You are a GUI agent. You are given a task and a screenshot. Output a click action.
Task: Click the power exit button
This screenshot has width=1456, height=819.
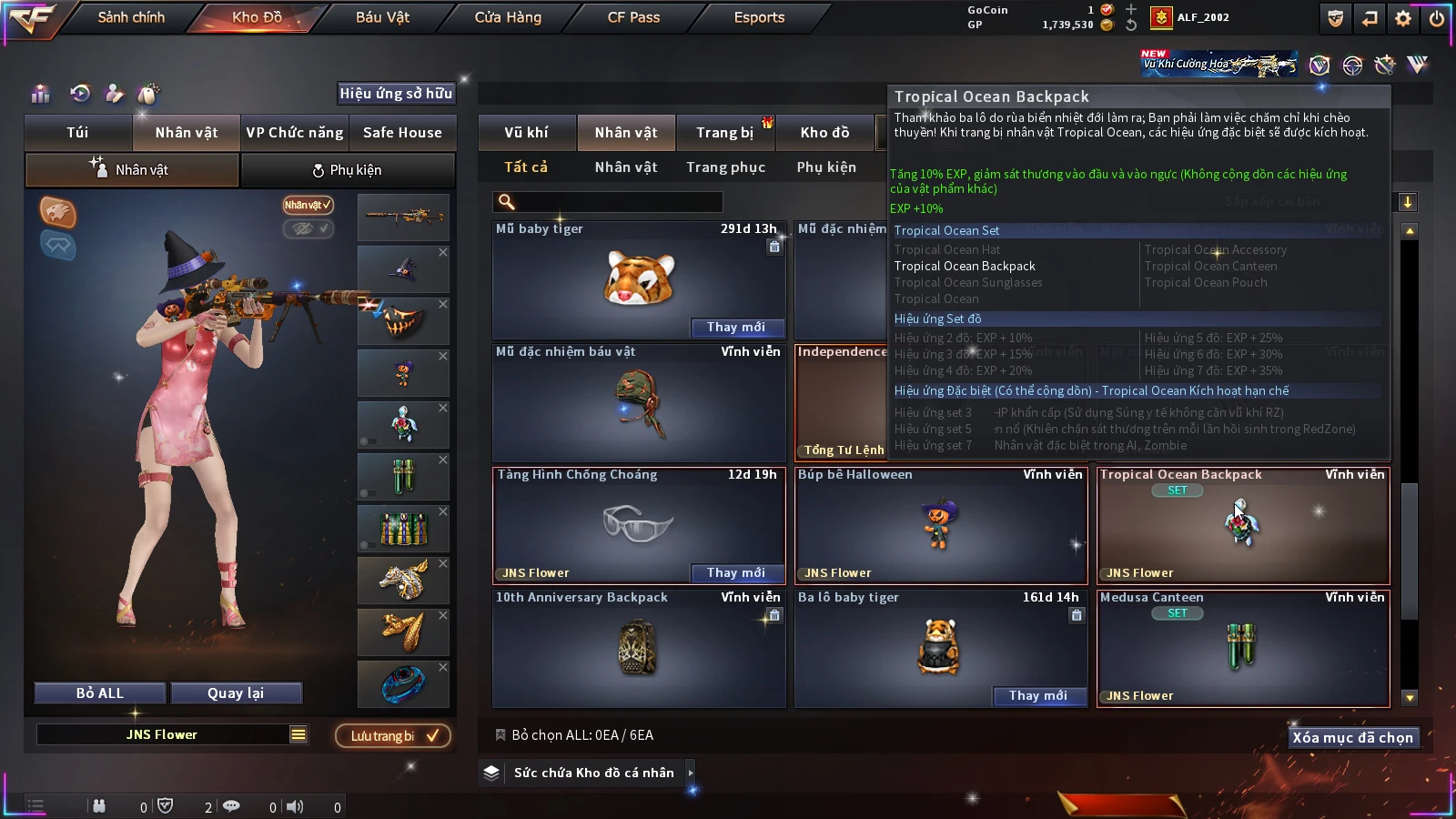click(x=1436, y=18)
